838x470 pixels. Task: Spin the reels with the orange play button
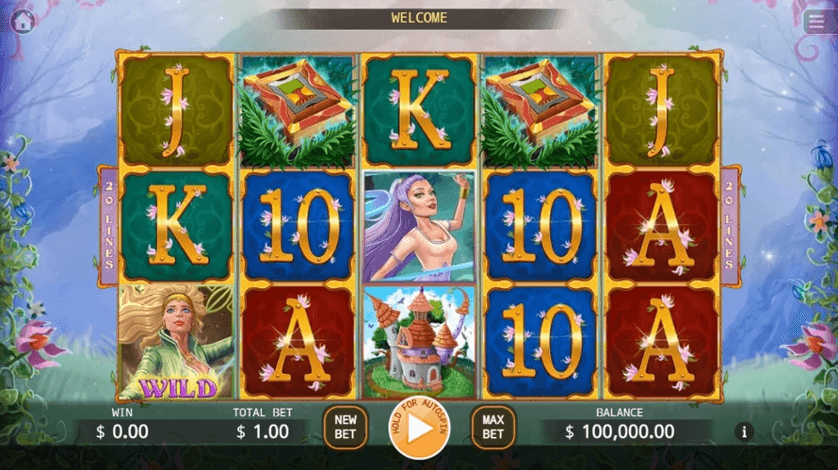click(x=419, y=428)
